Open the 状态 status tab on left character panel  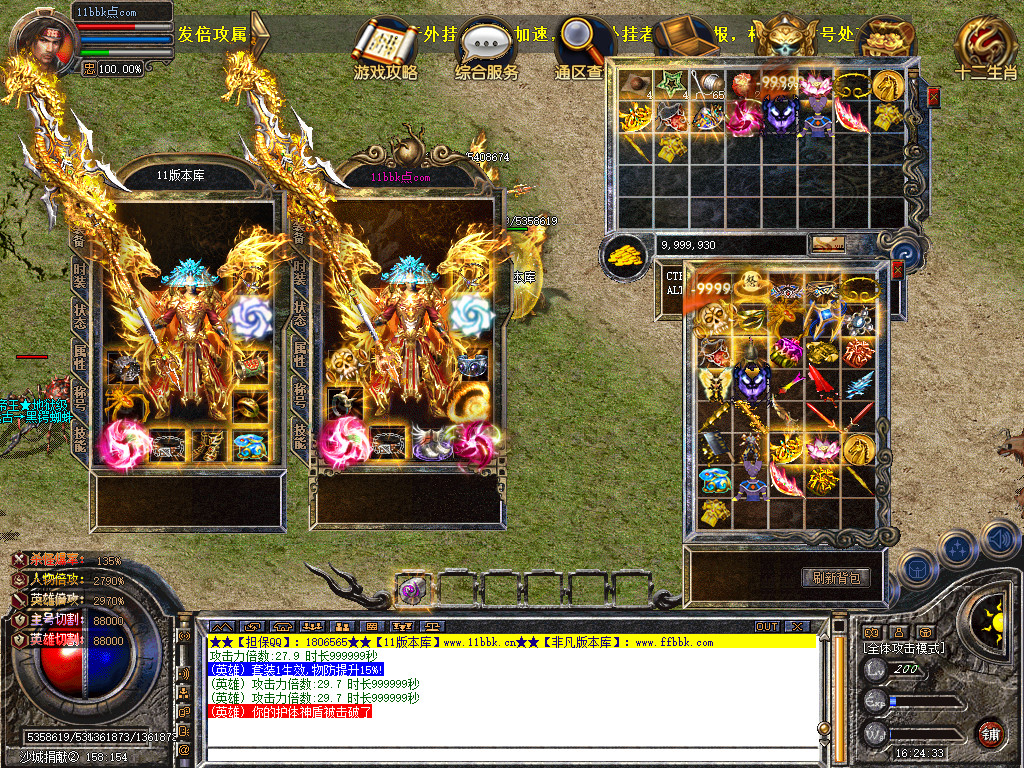pos(79,315)
